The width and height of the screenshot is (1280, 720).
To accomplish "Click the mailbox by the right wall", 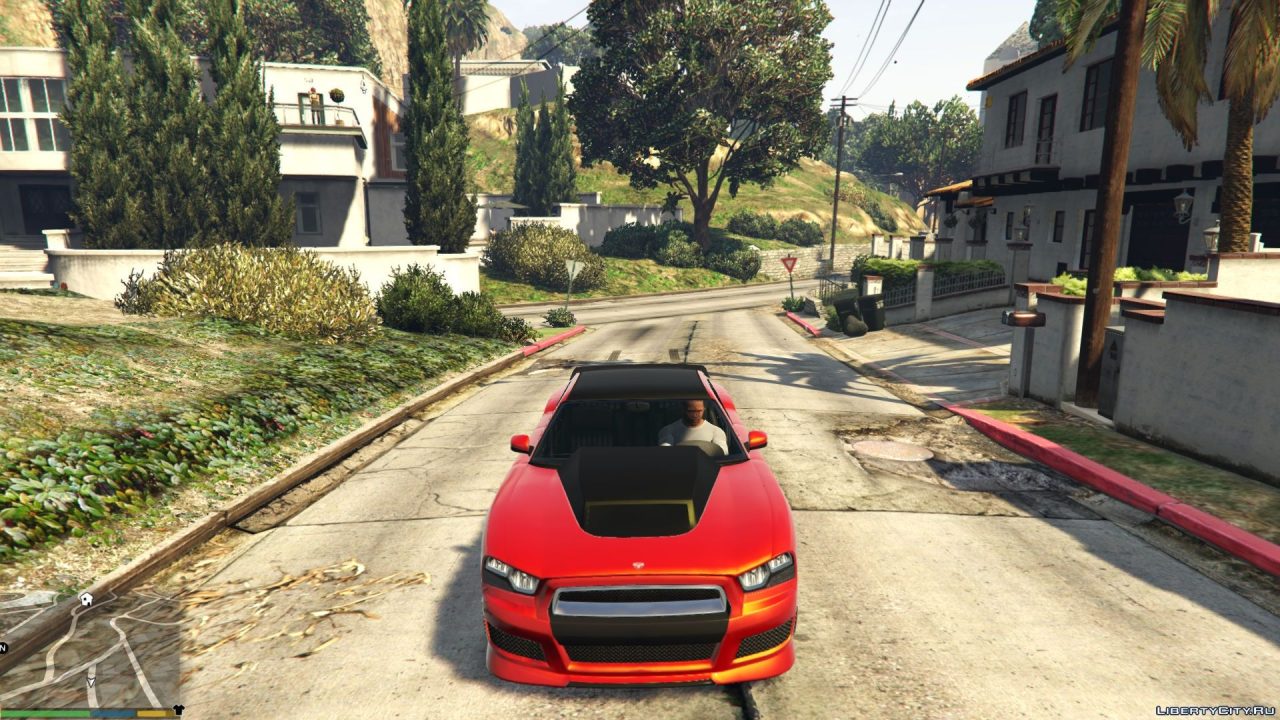I will pos(1022,318).
